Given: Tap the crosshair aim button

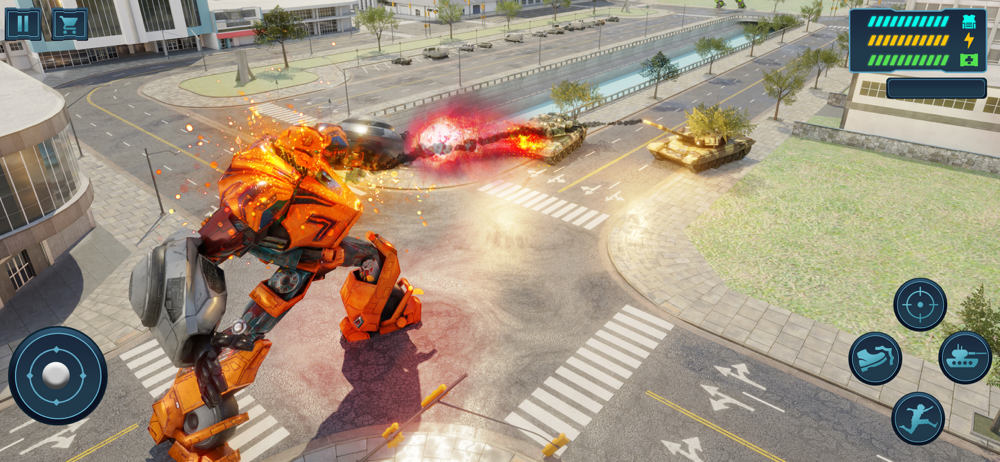Looking at the screenshot, I should click(x=919, y=304).
